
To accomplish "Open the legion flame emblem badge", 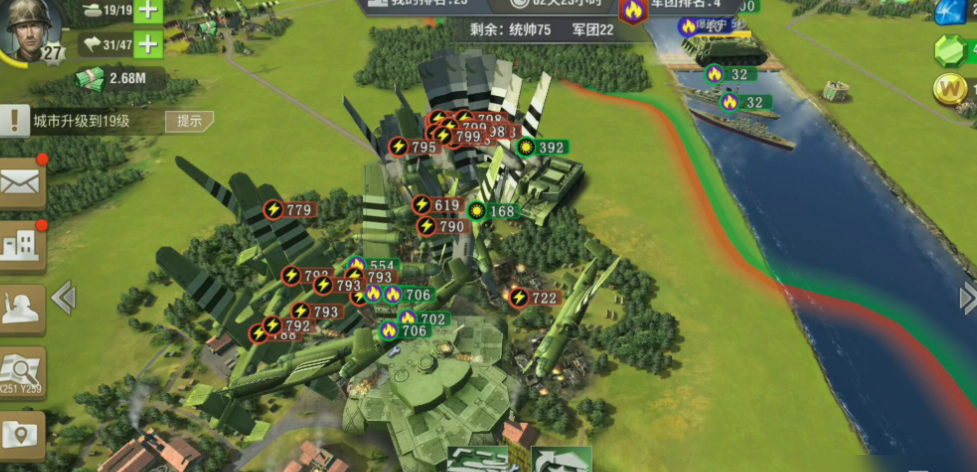I will 632,12.
